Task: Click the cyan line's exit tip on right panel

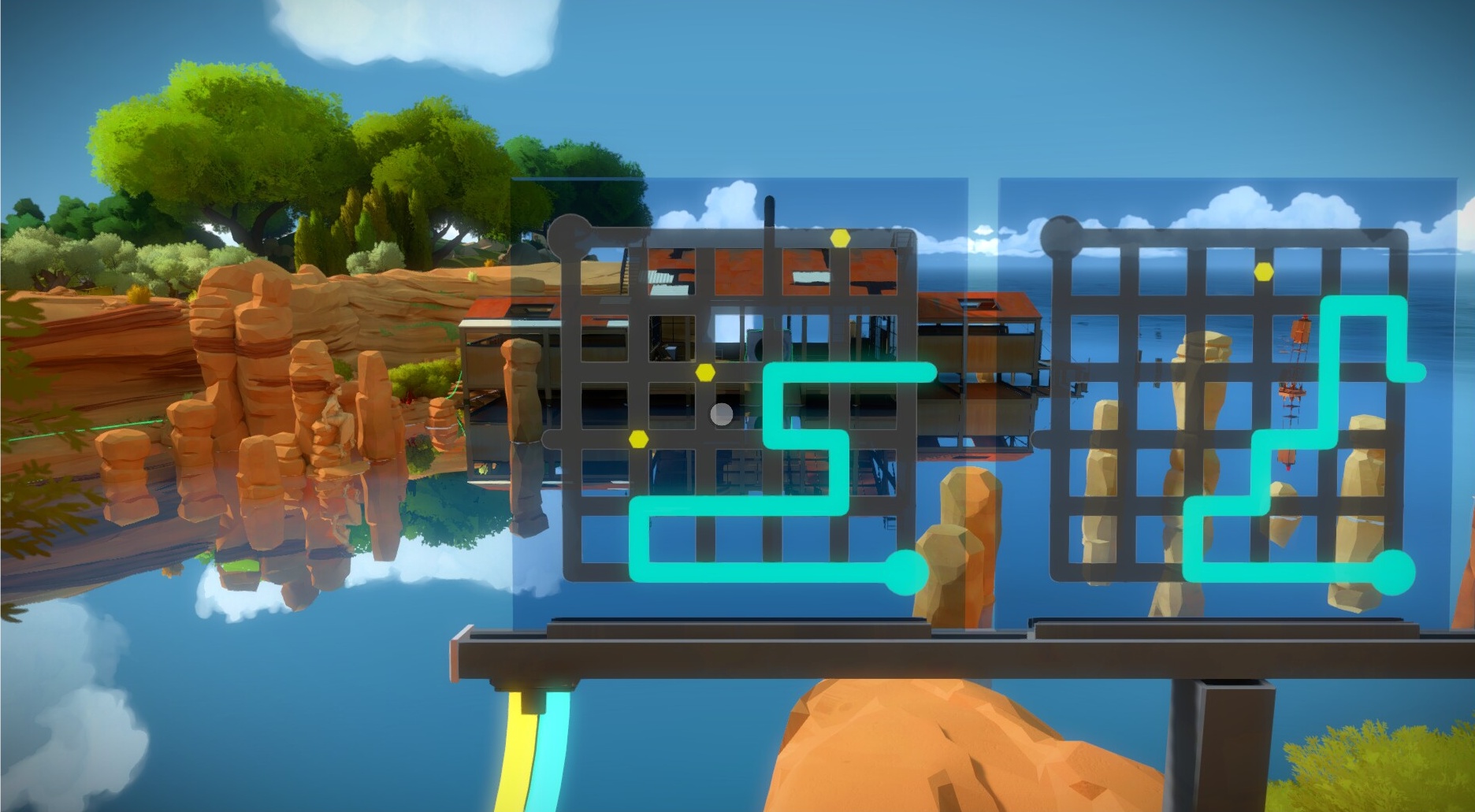Action: coord(1416,371)
